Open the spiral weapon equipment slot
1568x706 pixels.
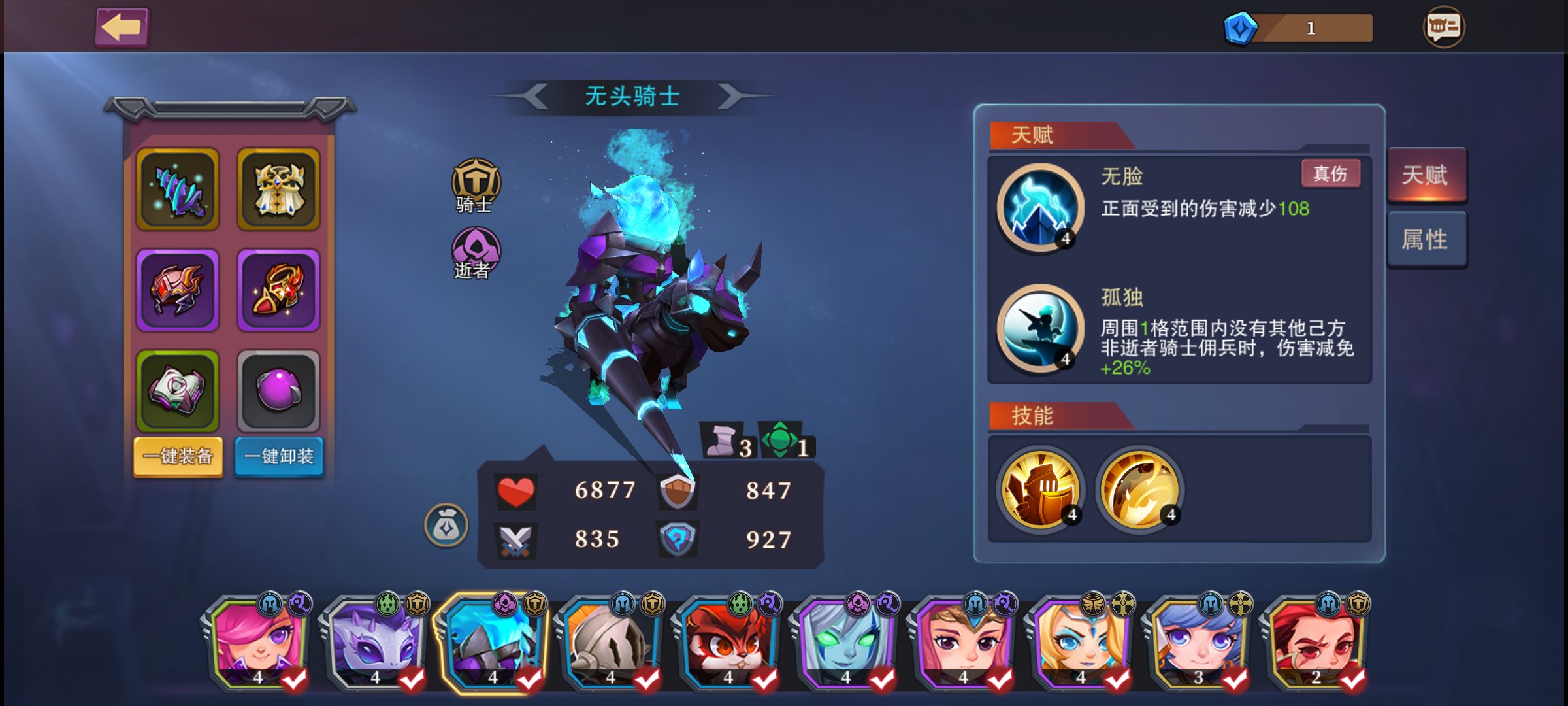177,190
